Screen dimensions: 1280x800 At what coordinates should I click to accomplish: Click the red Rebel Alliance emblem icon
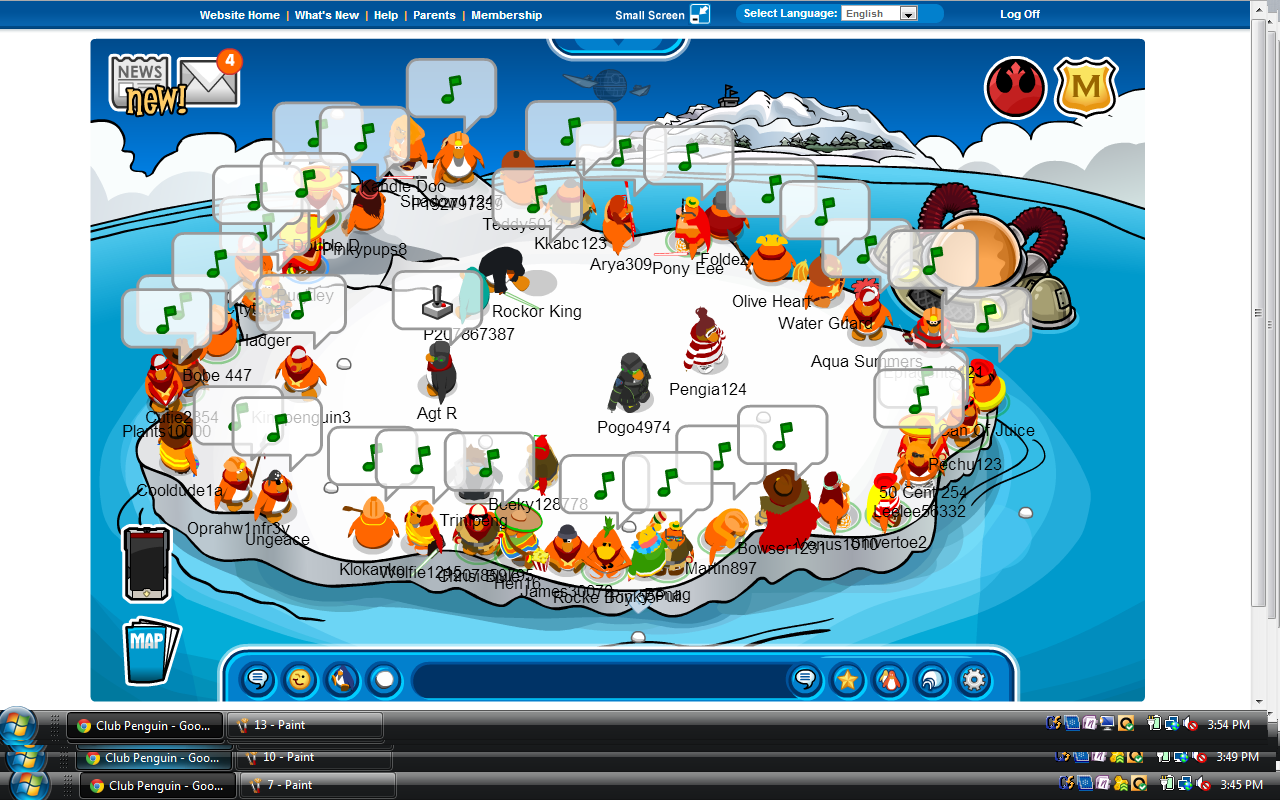pyautogui.click(x=1015, y=88)
